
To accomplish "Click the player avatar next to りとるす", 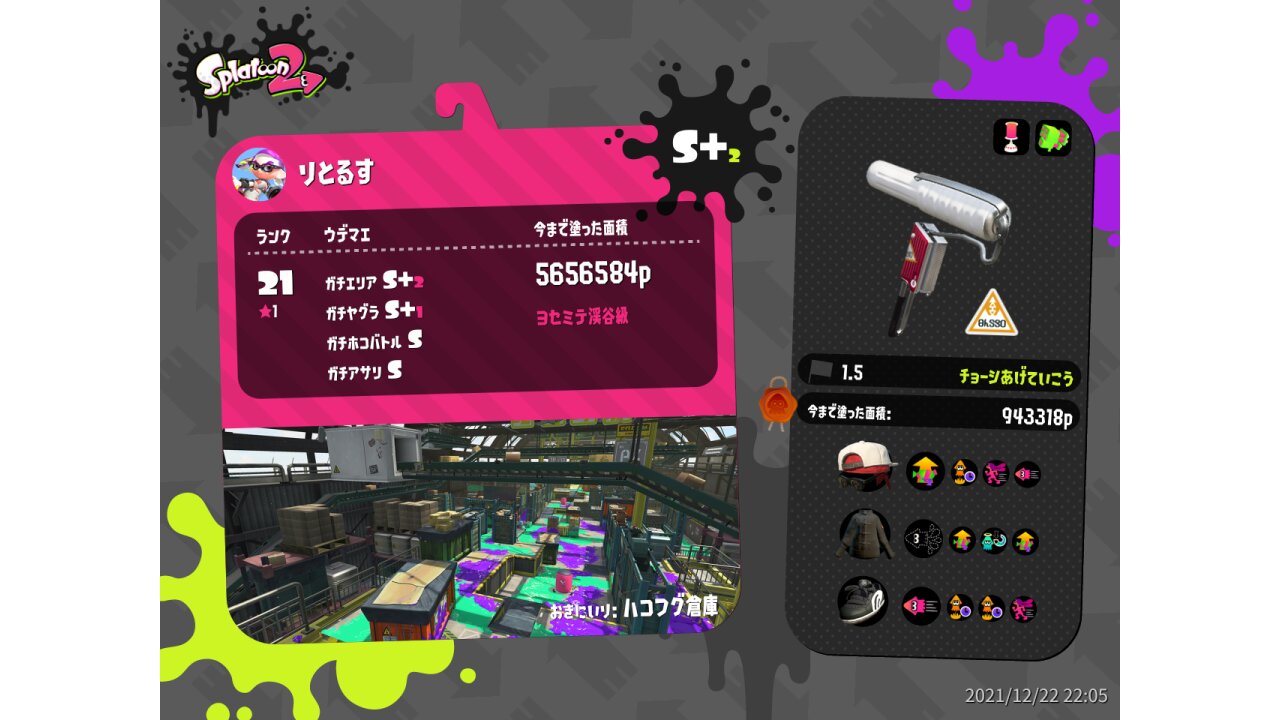I will [x=258, y=174].
